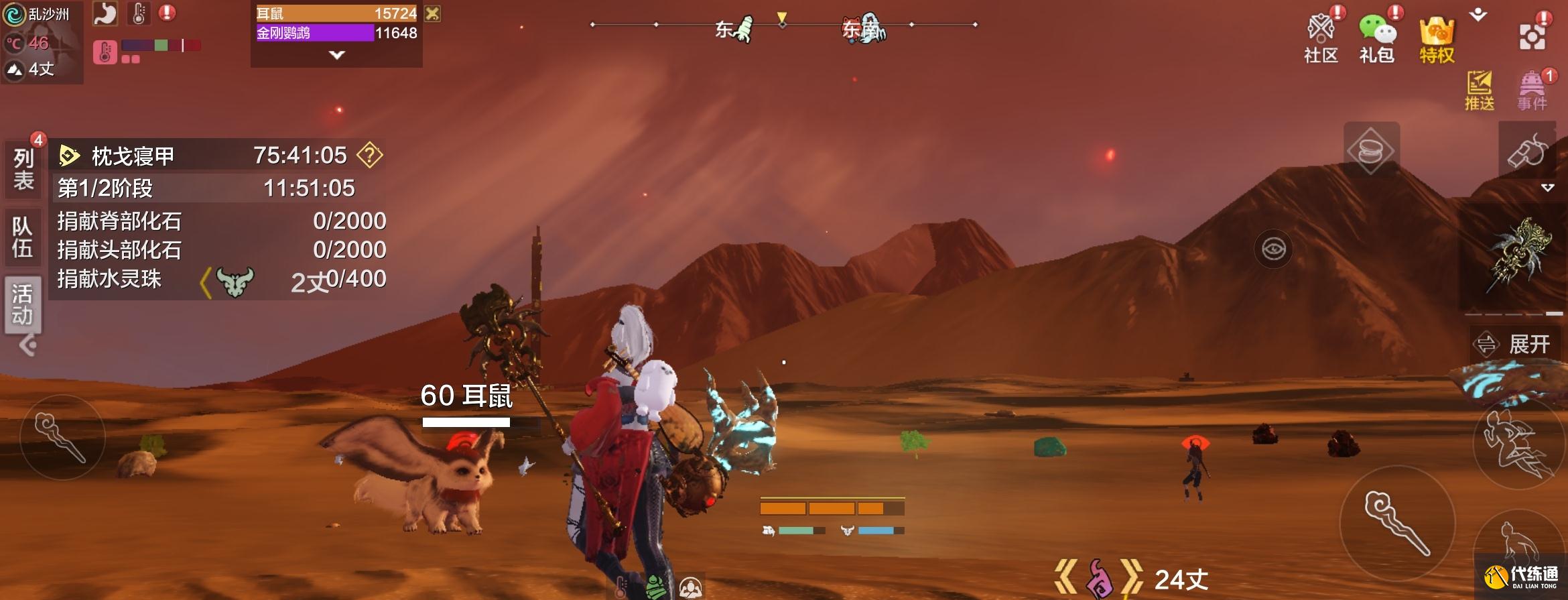This screenshot has height=600, width=1568.
Task: Show help for 枕戈寝甲 quest
Action: tap(369, 156)
